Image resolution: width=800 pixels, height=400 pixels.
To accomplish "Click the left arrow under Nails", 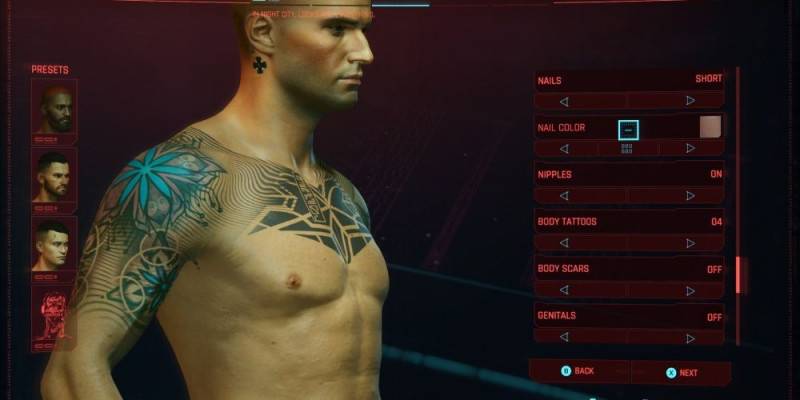I will pos(564,101).
